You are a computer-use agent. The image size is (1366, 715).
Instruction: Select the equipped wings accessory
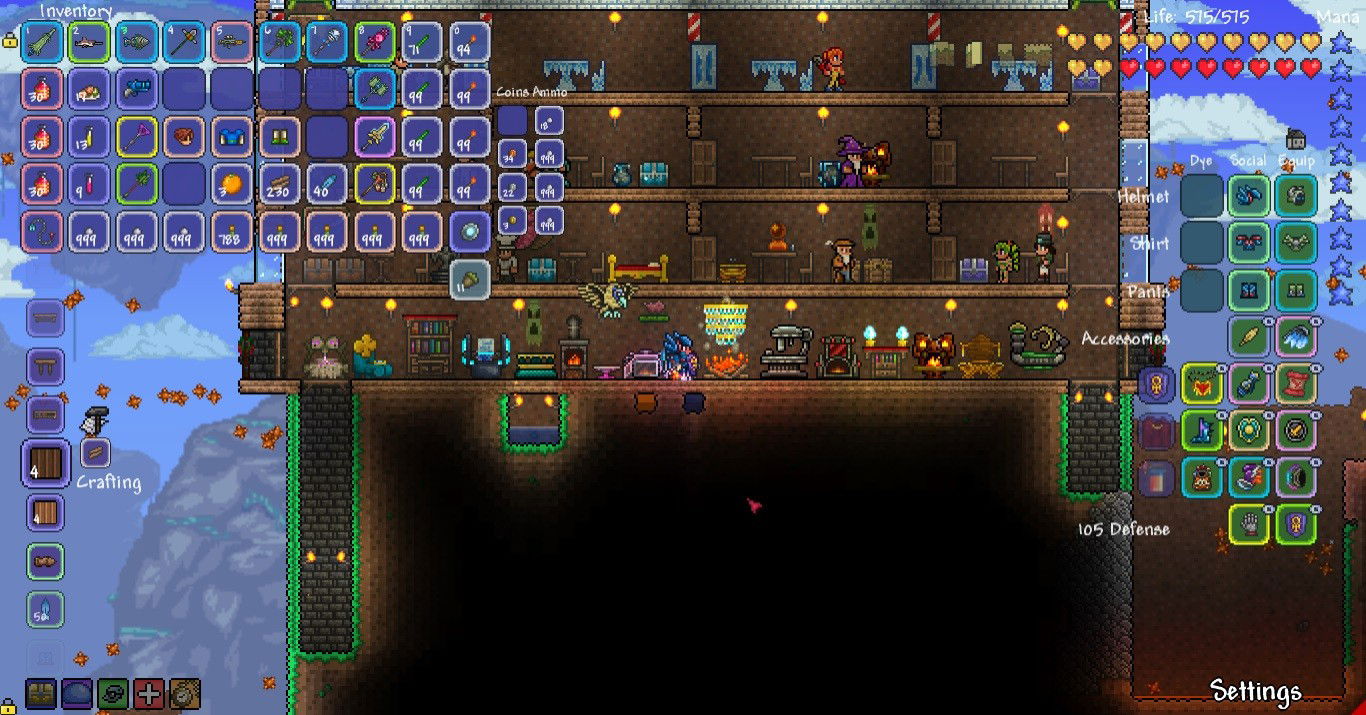(1295, 337)
